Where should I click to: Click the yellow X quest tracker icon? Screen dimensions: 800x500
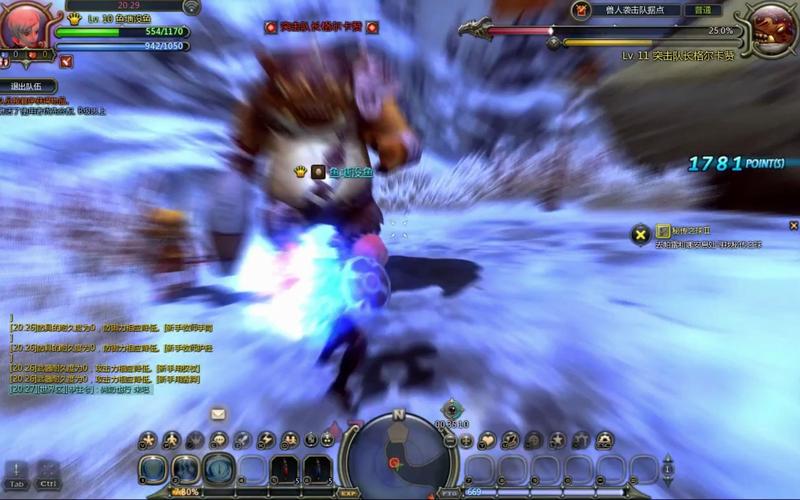[640, 235]
